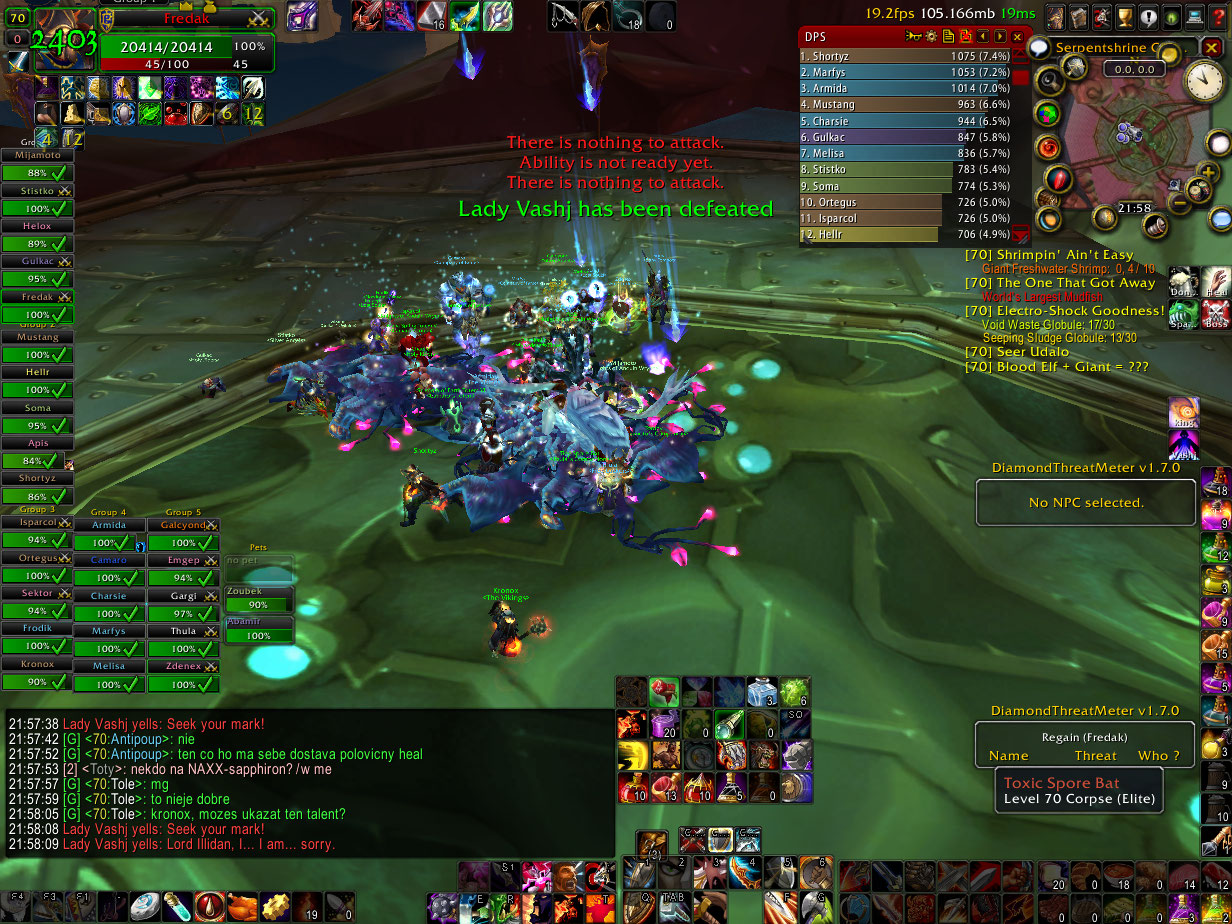
Task: Close the DPS meter window
Action: [x=1017, y=37]
